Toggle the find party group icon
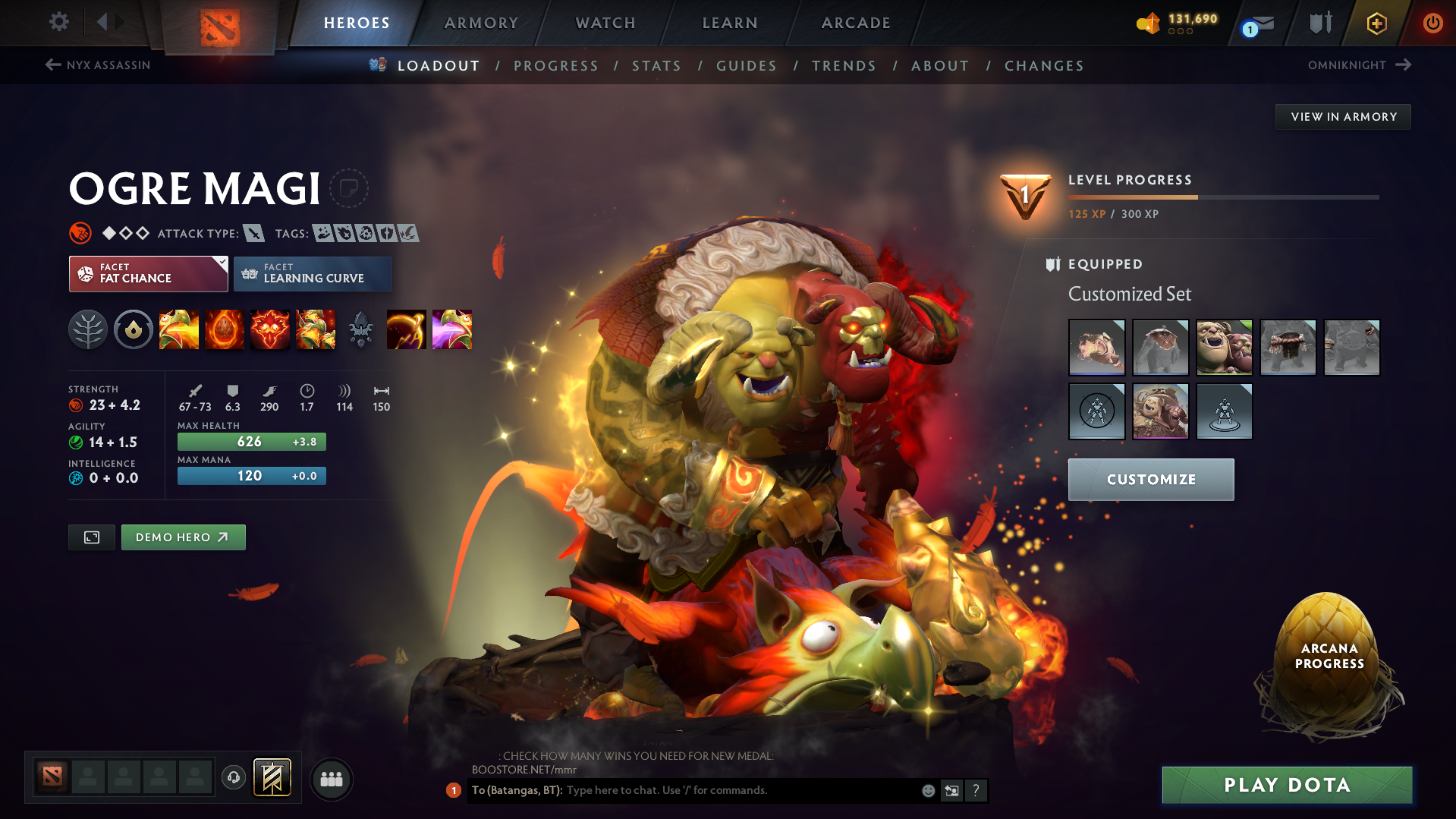Screen dimensions: 1456x819 click(x=332, y=779)
